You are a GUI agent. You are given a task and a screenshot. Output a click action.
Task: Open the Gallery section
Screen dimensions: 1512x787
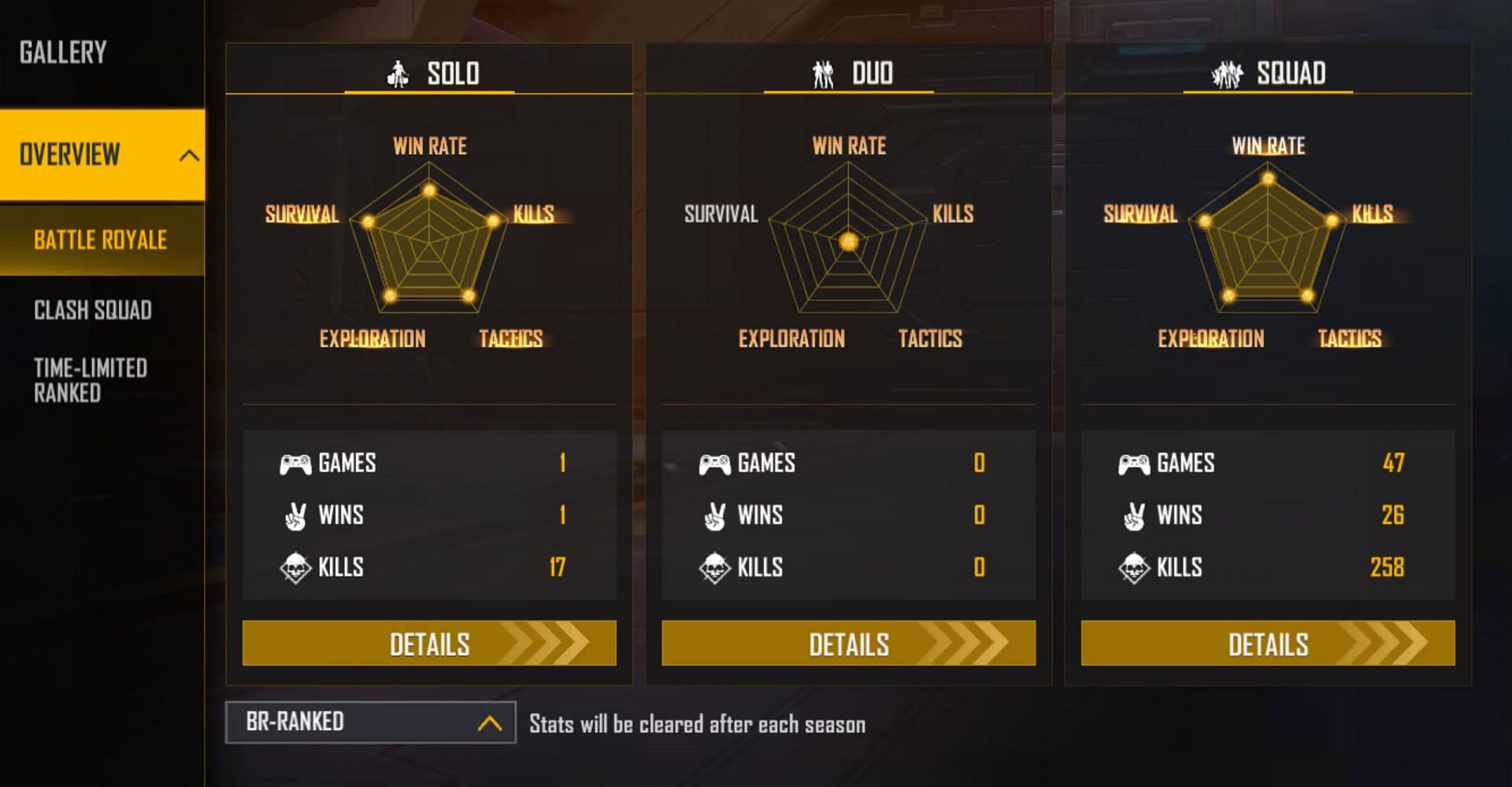63,53
